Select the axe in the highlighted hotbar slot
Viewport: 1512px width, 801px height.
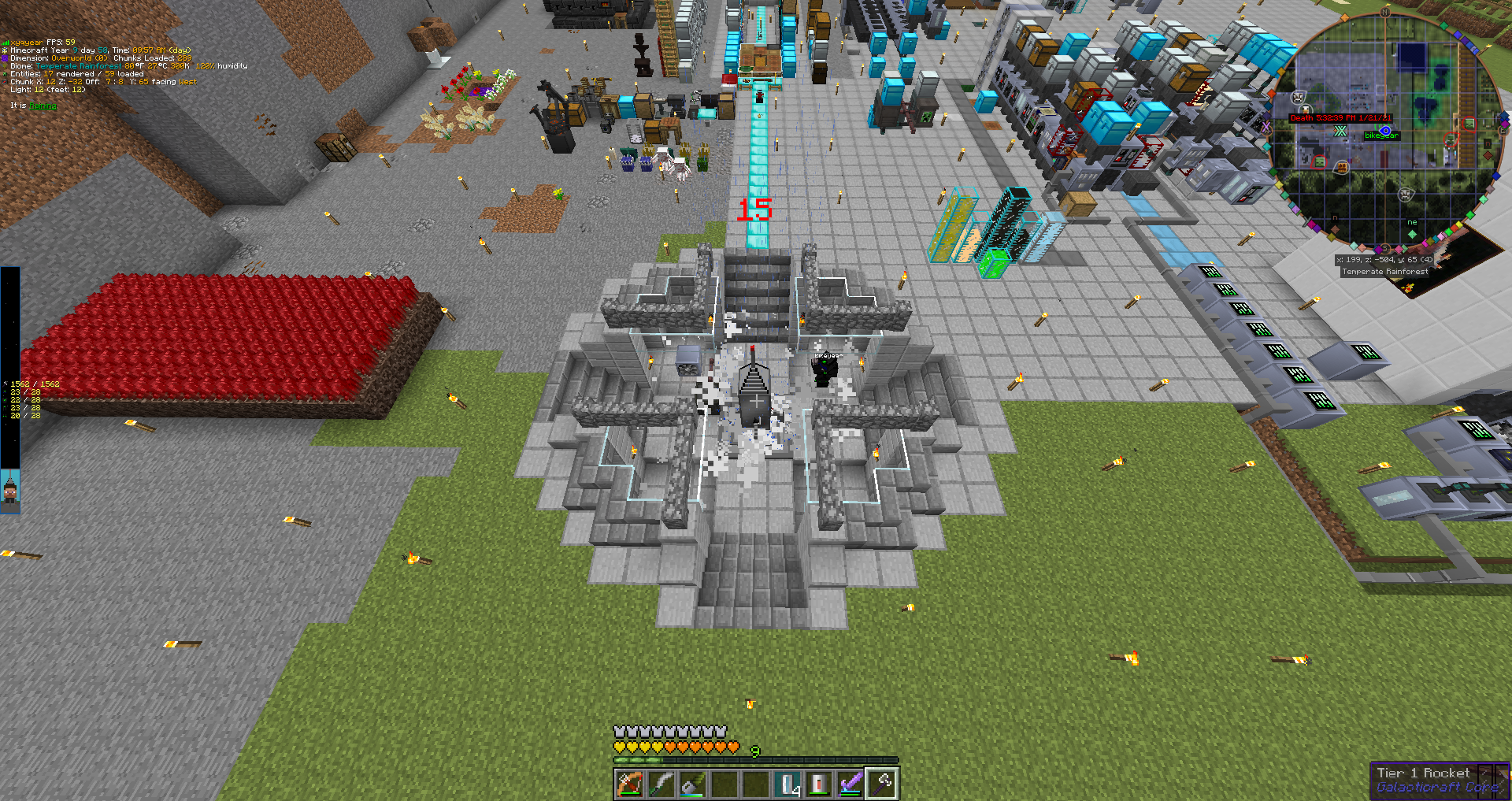click(882, 784)
